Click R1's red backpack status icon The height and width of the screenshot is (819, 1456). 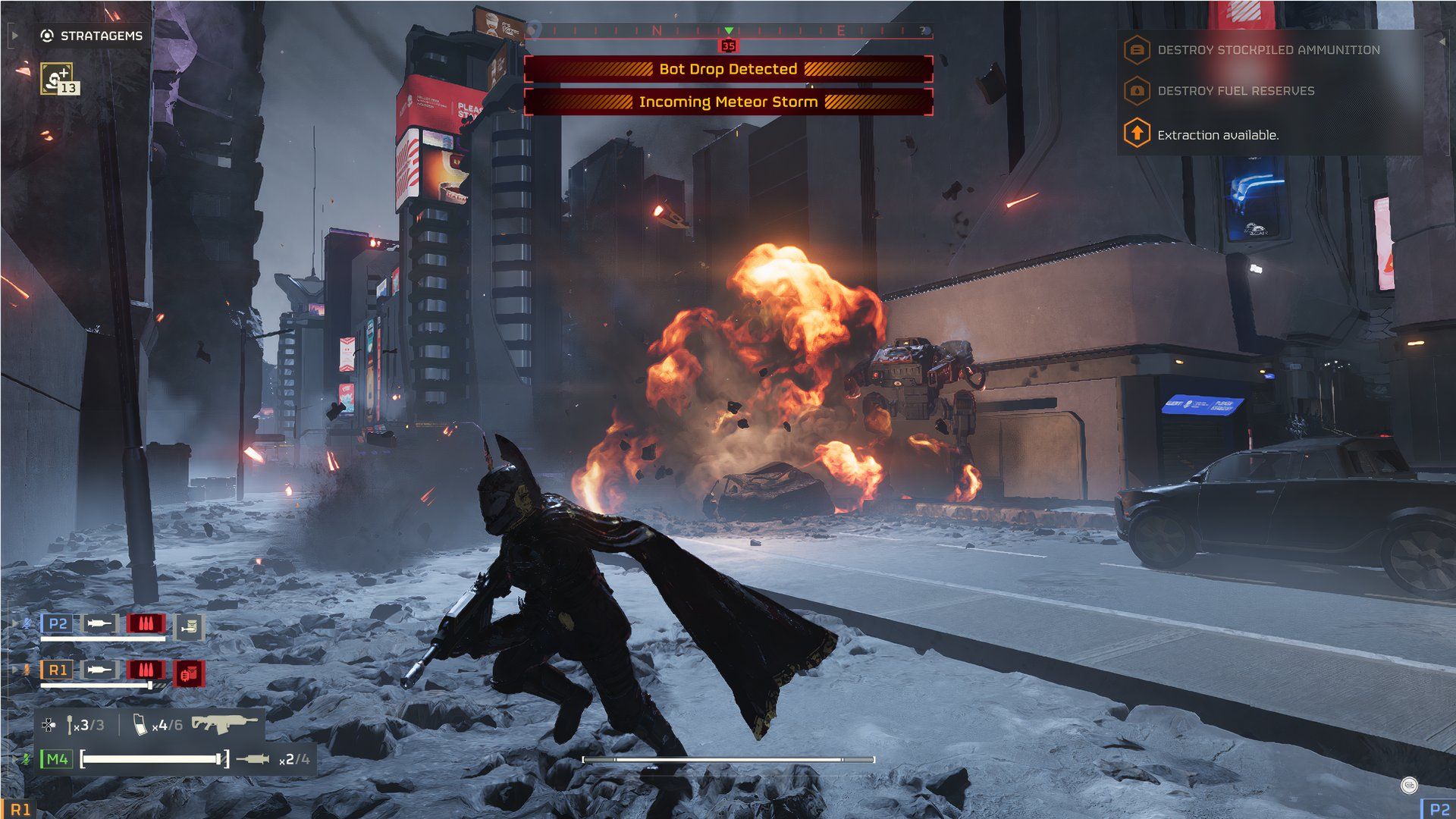[x=190, y=672]
